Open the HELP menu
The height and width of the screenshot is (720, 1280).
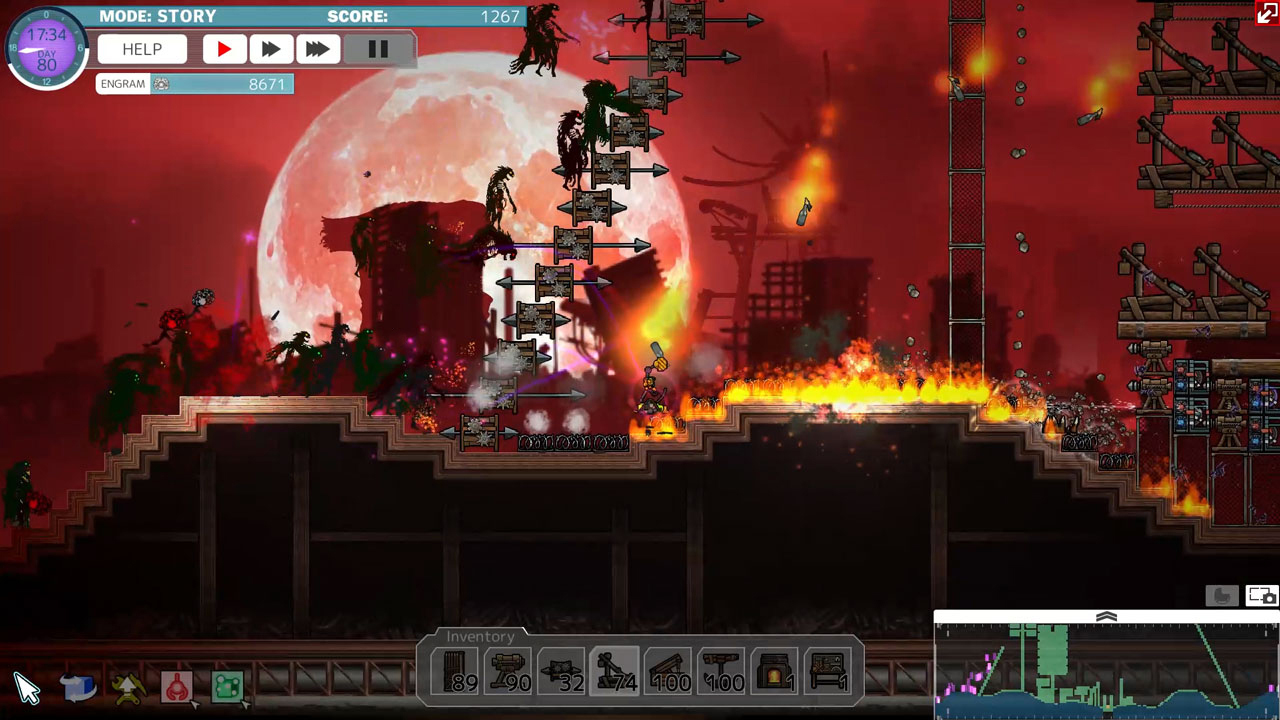click(141, 48)
